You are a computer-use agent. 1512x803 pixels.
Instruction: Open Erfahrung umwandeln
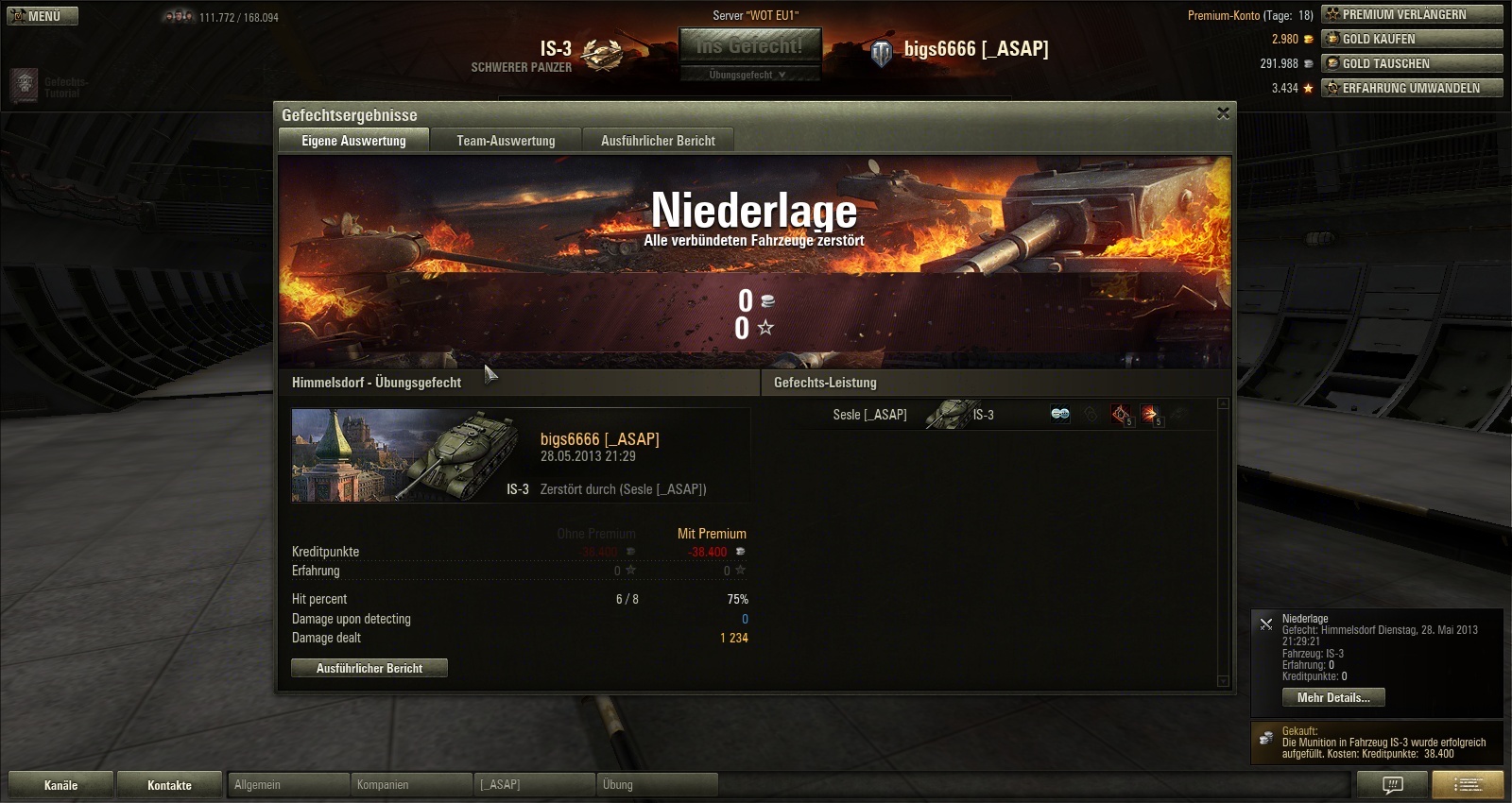click(1412, 88)
